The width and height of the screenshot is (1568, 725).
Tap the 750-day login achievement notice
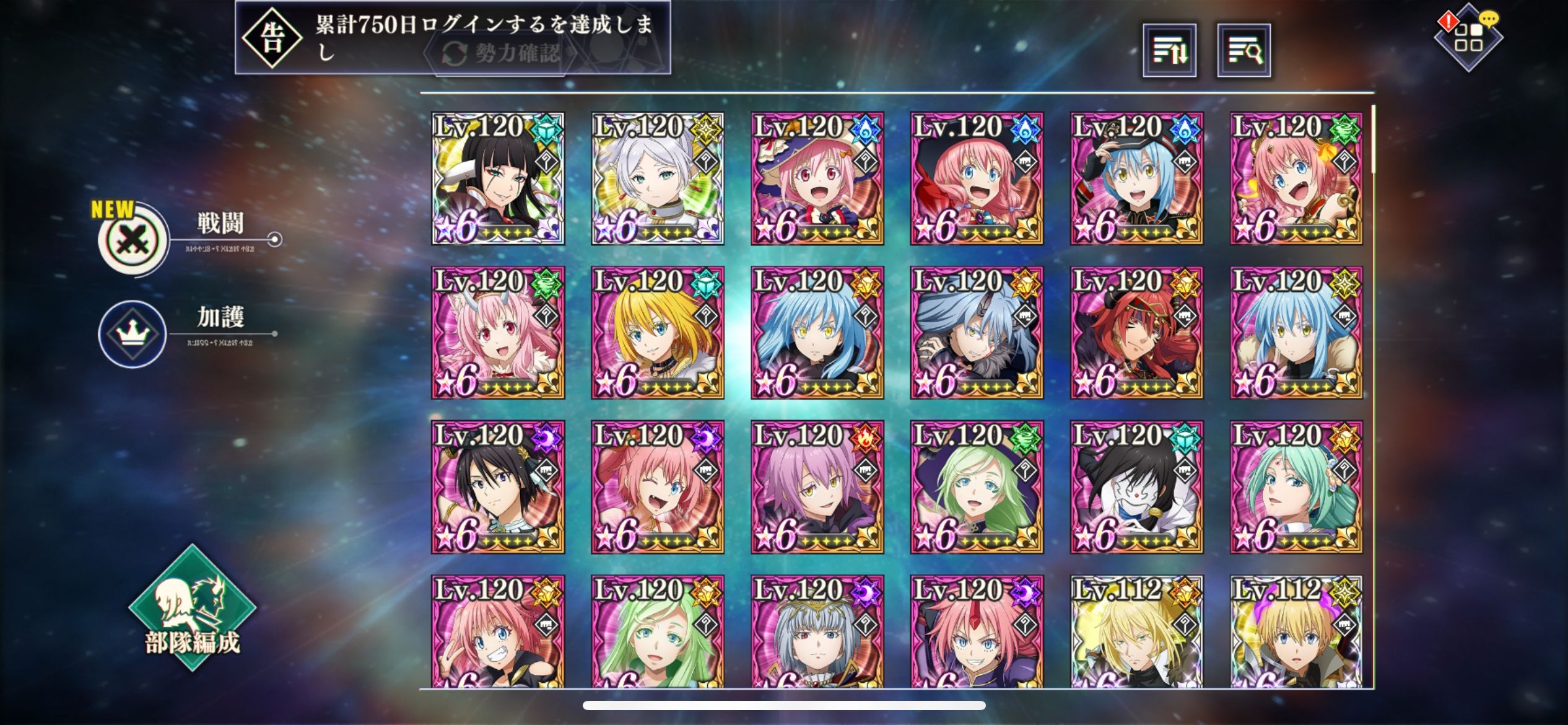(452, 37)
